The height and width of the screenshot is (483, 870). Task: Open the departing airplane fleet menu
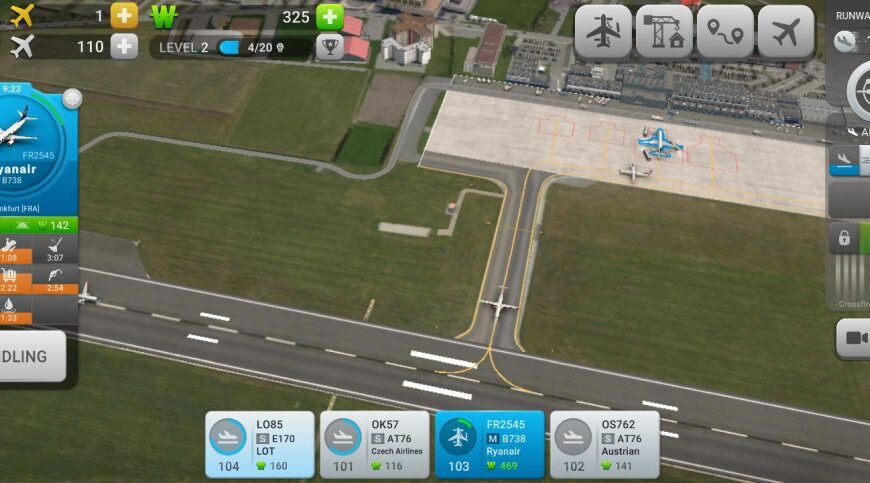pyautogui.click(x=786, y=32)
